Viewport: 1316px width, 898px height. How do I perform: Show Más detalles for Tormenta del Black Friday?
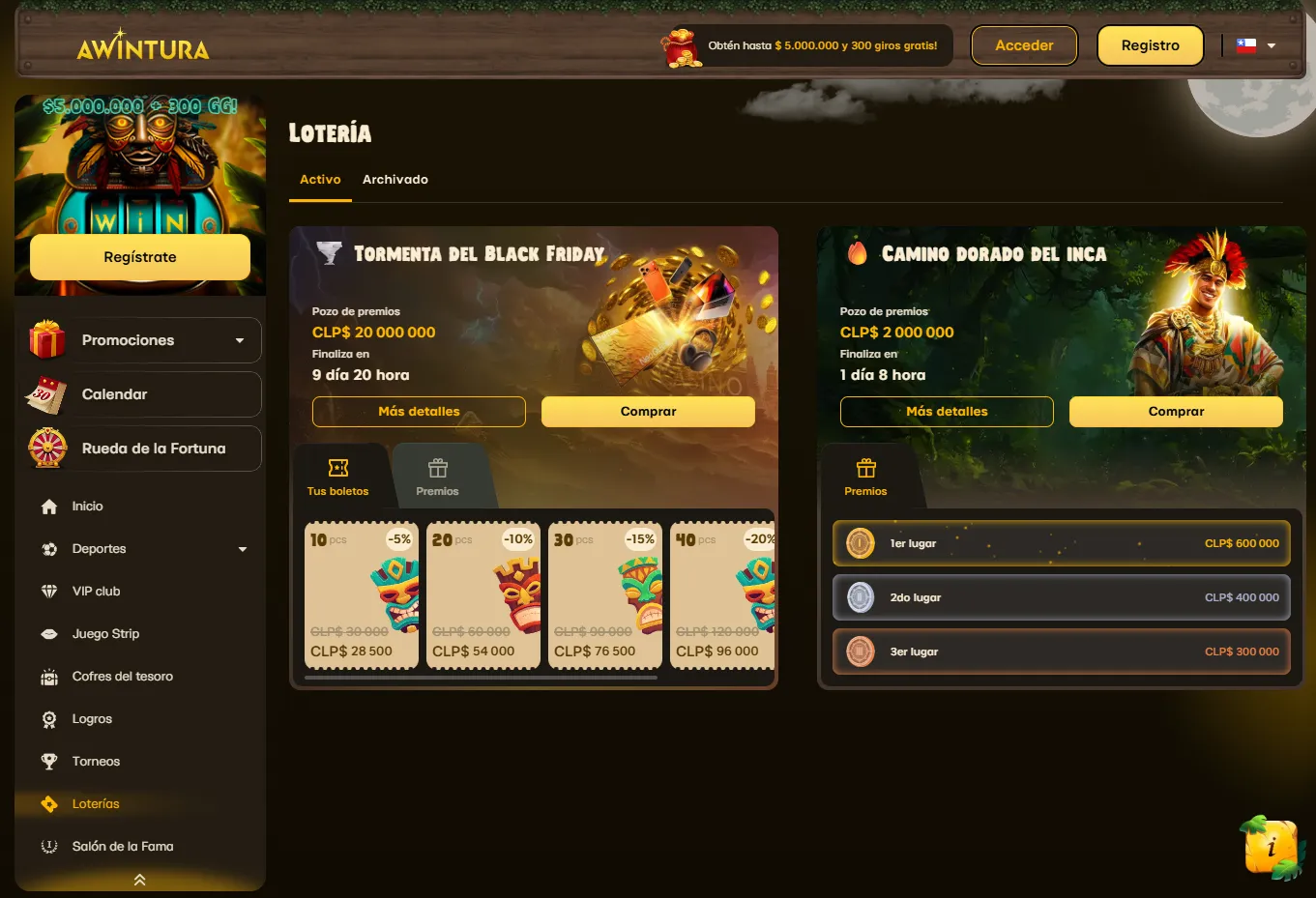click(x=419, y=412)
